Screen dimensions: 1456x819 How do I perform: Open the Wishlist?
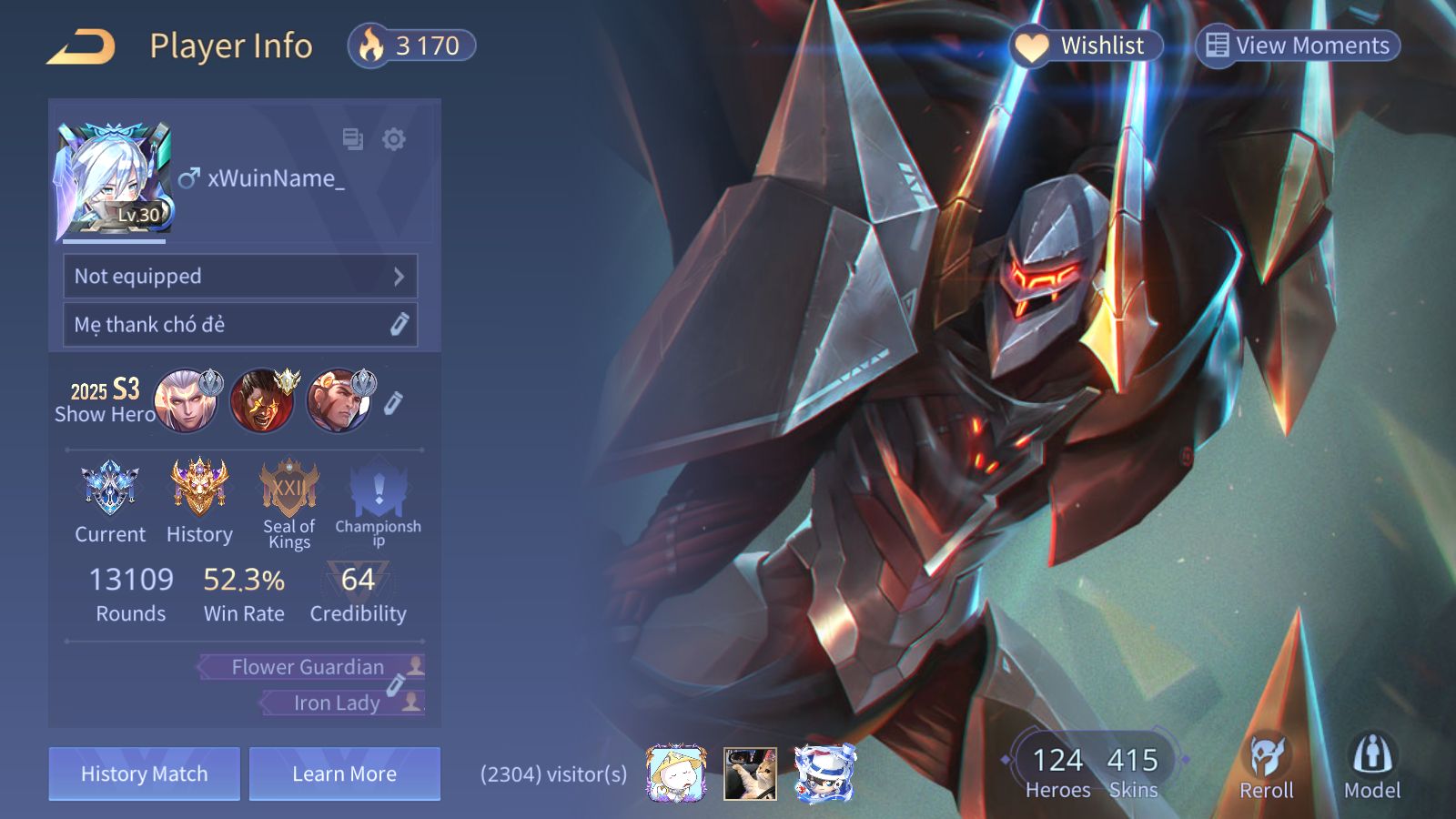[1086, 45]
